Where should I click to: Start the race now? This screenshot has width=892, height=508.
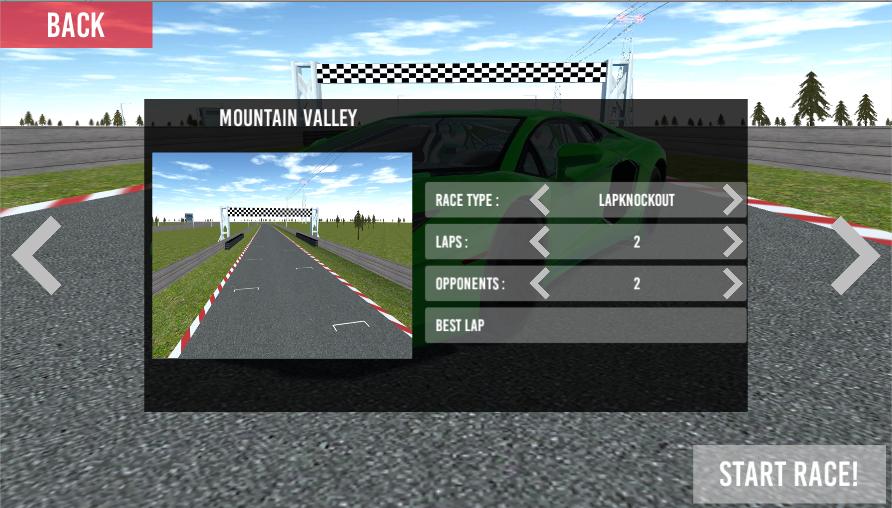coord(789,474)
